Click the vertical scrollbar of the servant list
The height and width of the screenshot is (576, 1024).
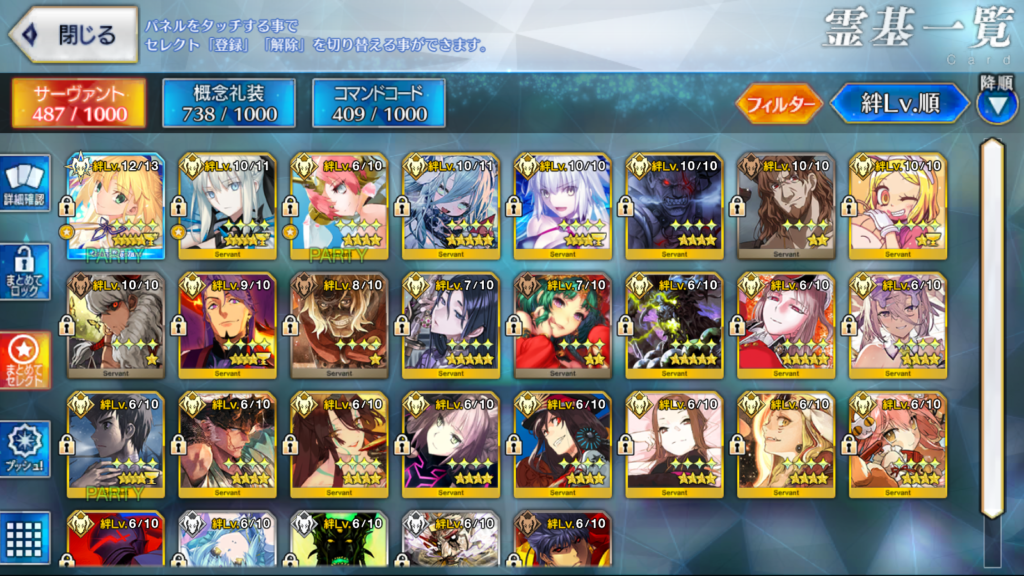(992, 330)
